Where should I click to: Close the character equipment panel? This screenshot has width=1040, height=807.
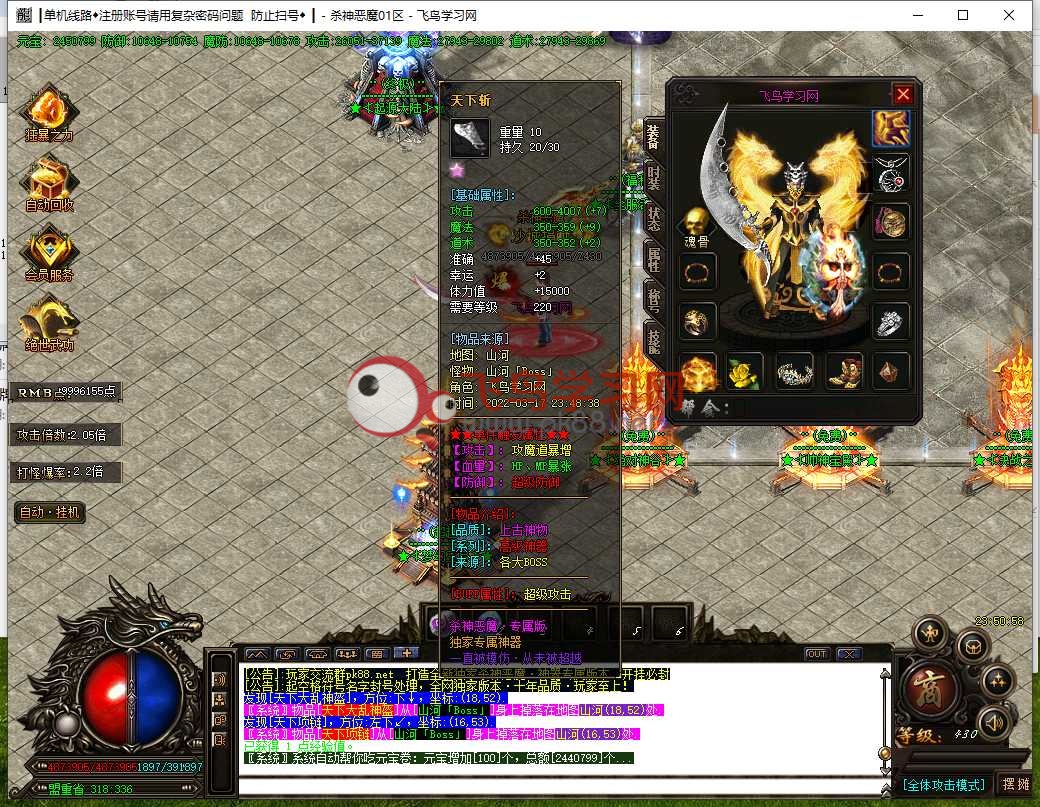point(903,94)
